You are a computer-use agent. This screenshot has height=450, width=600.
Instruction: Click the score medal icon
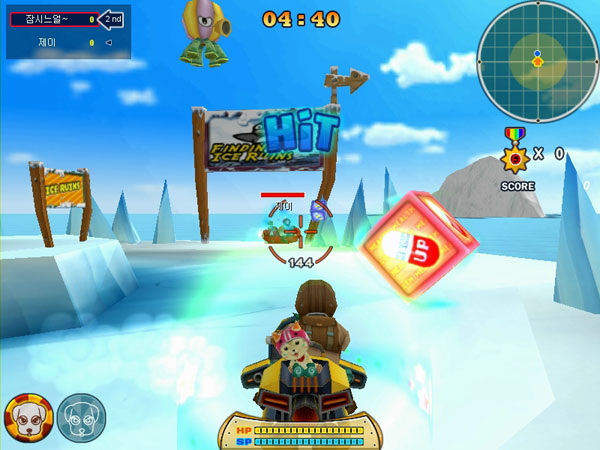515,153
